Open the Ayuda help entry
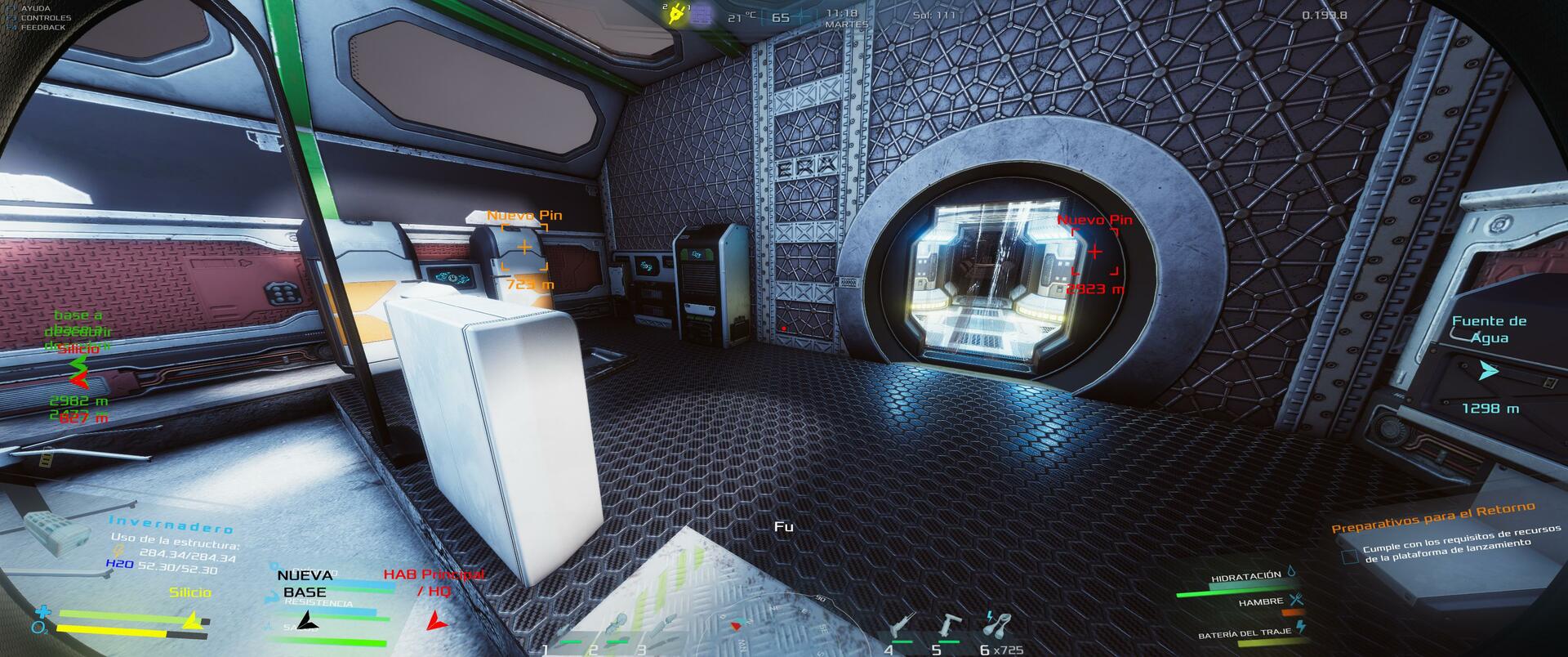 click(35, 8)
